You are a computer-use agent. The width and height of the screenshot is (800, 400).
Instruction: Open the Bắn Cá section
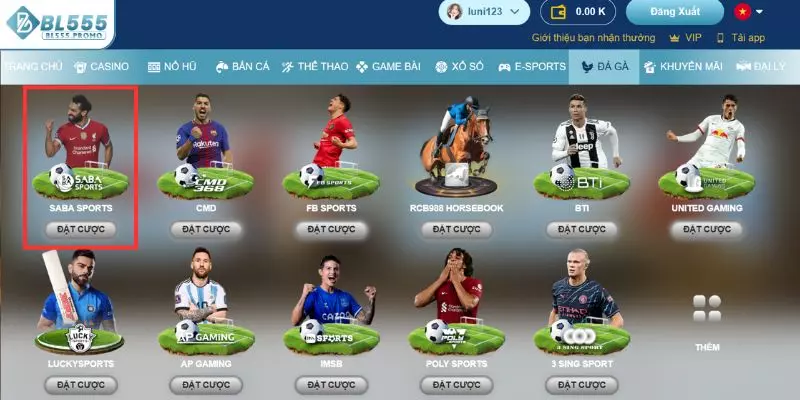tap(242, 66)
